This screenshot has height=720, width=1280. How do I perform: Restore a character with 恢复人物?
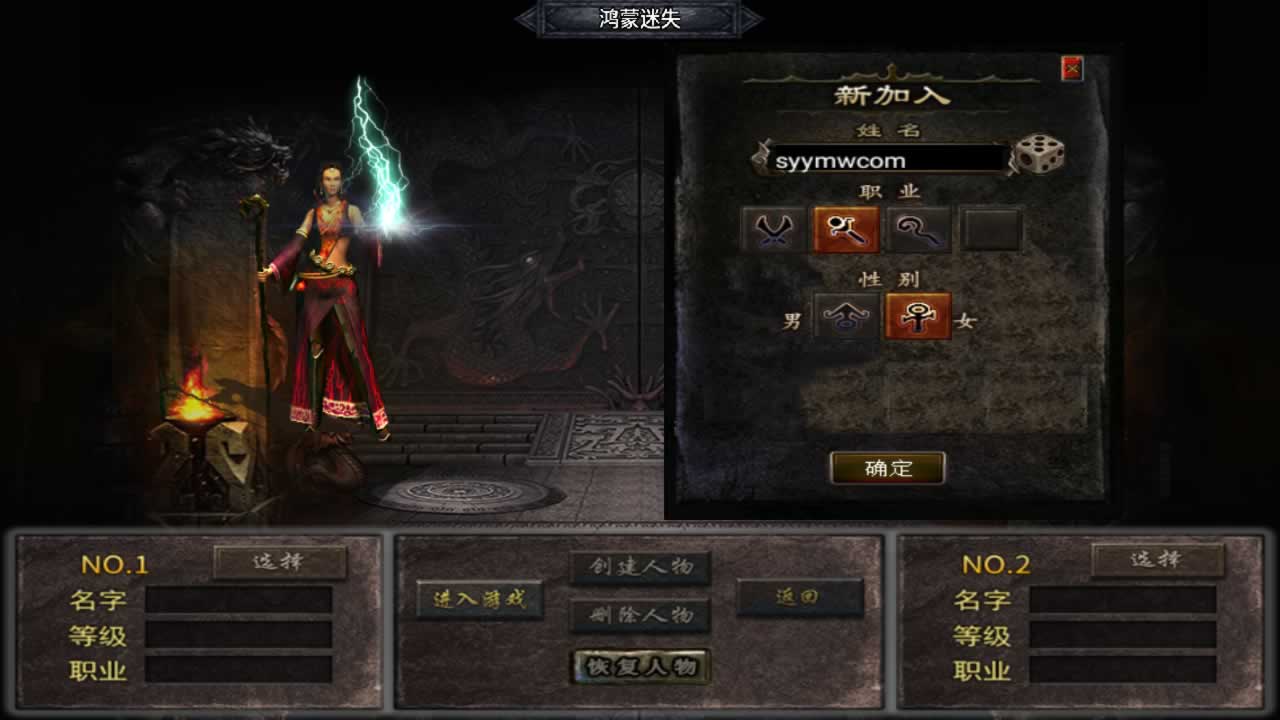[641, 667]
